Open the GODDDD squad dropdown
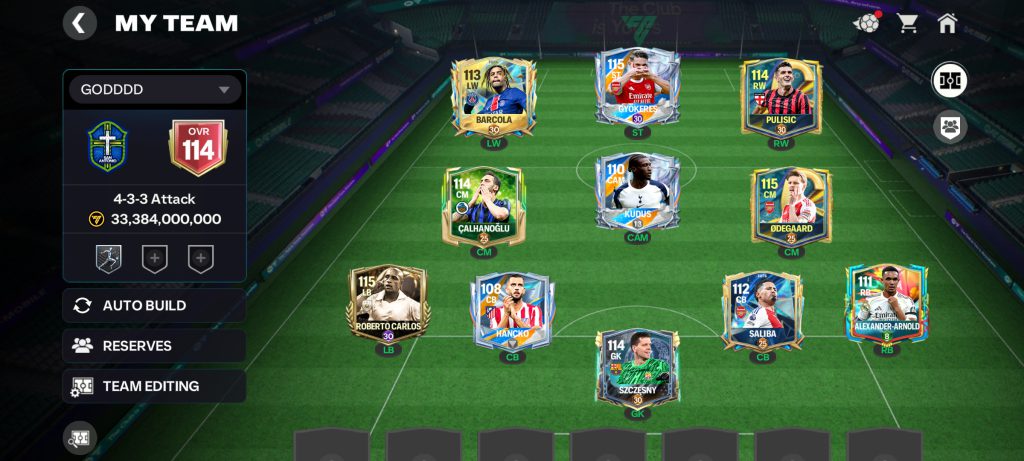Screen dimensions: 1024x461 [154, 90]
